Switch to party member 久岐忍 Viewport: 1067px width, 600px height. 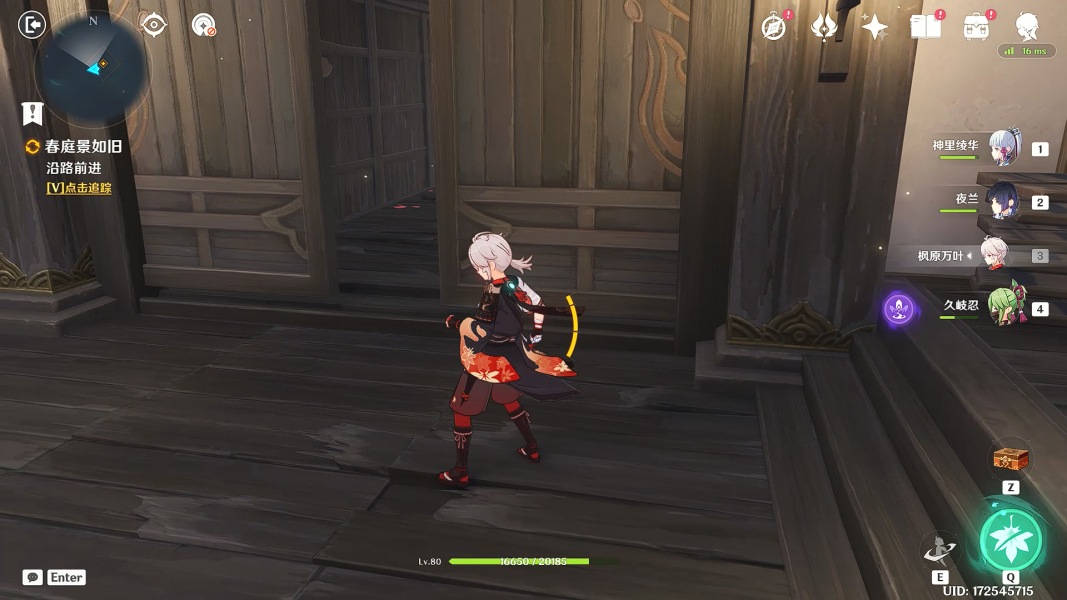(1003, 308)
